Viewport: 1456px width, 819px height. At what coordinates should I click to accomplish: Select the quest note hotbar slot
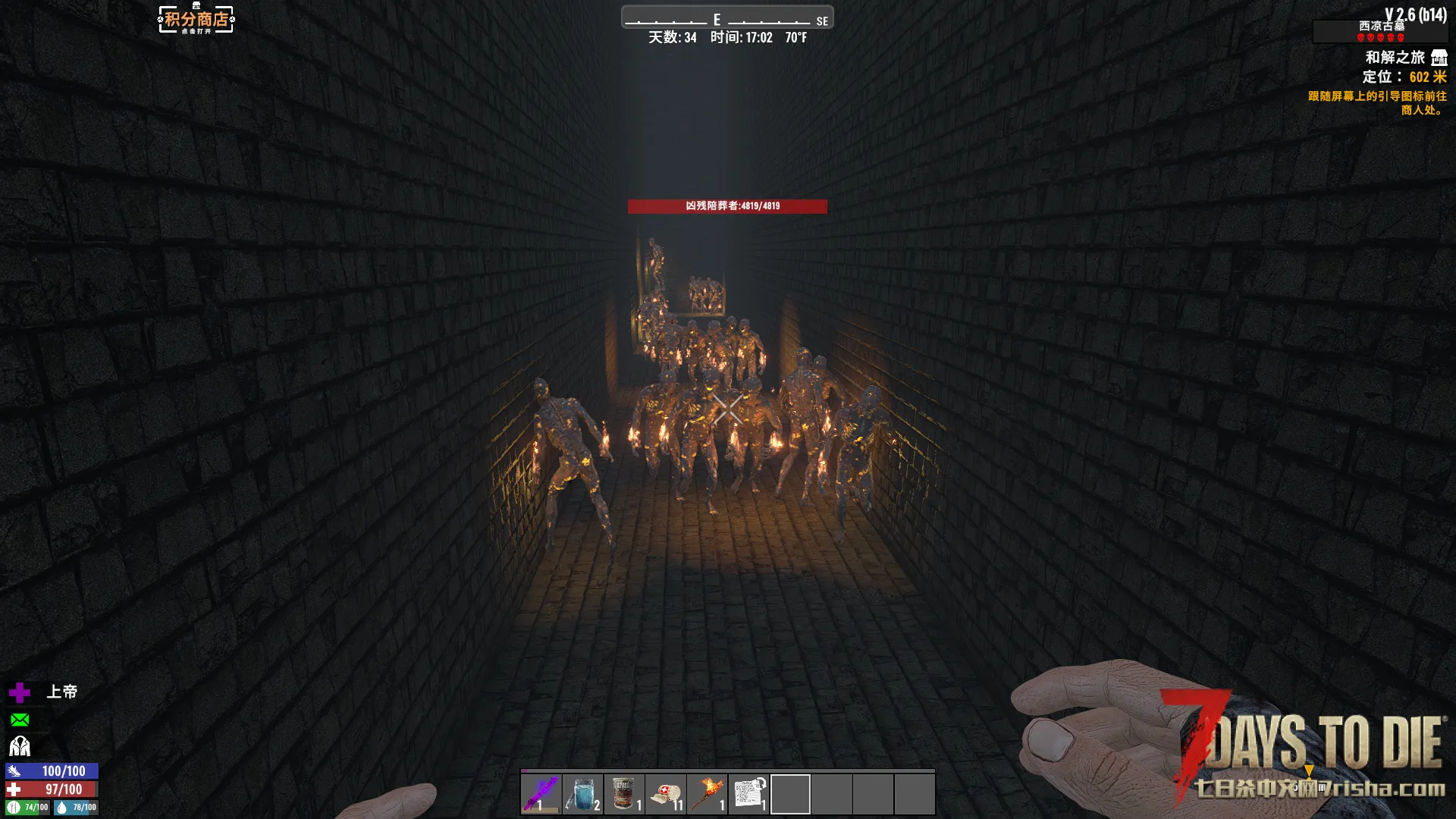coord(749,793)
